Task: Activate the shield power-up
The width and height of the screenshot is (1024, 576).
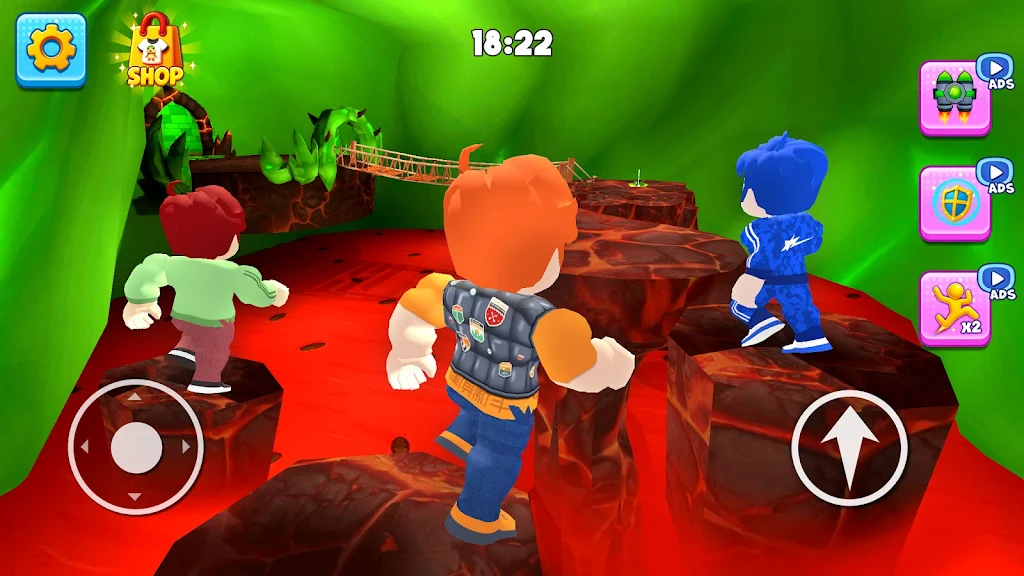Action: click(x=954, y=203)
